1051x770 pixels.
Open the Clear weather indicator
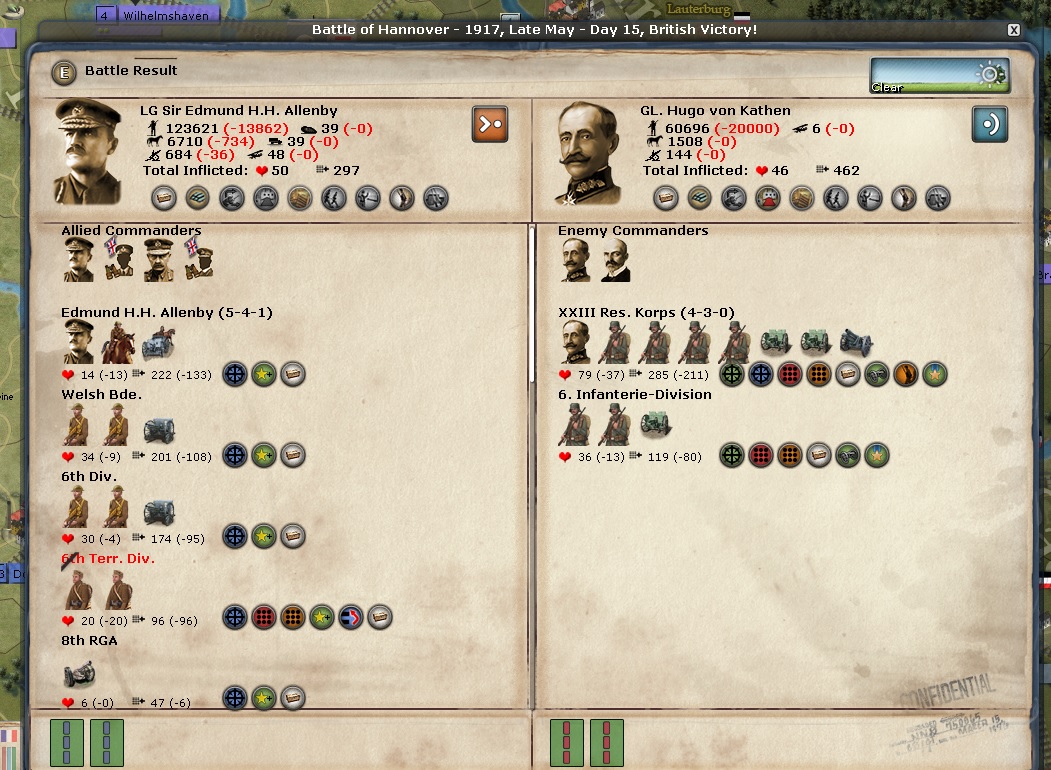point(939,76)
